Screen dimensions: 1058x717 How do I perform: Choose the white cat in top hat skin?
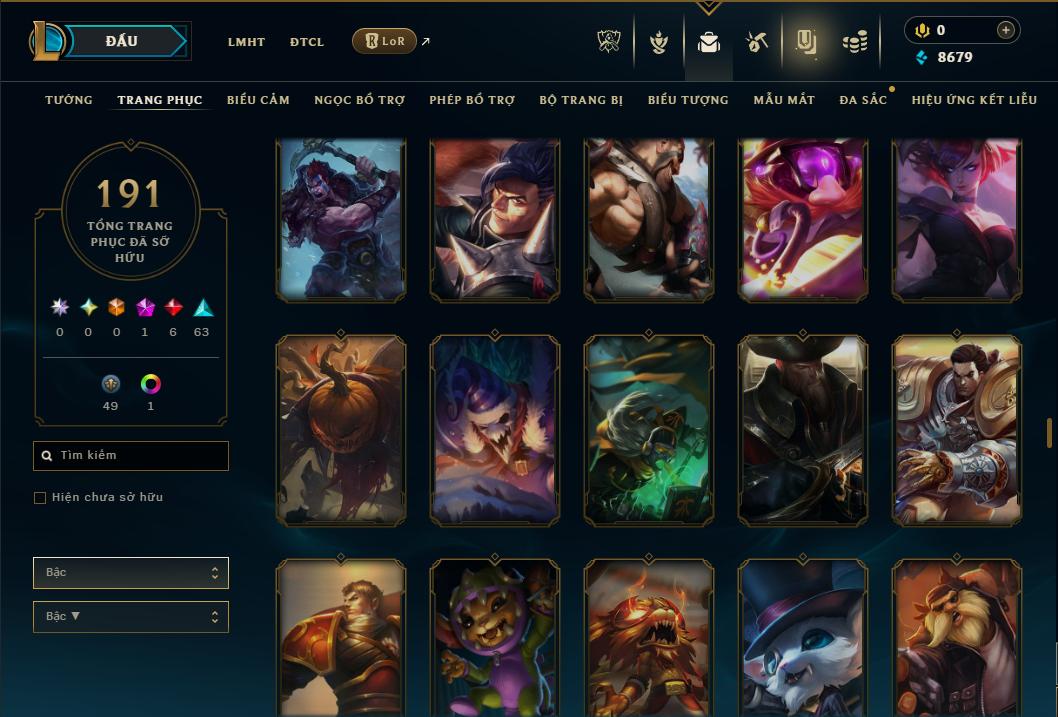803,638
